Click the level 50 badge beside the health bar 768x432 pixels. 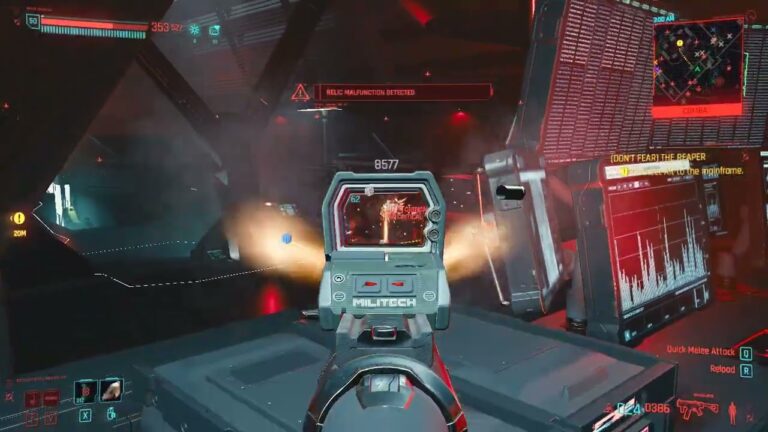[x=33, y=21]
